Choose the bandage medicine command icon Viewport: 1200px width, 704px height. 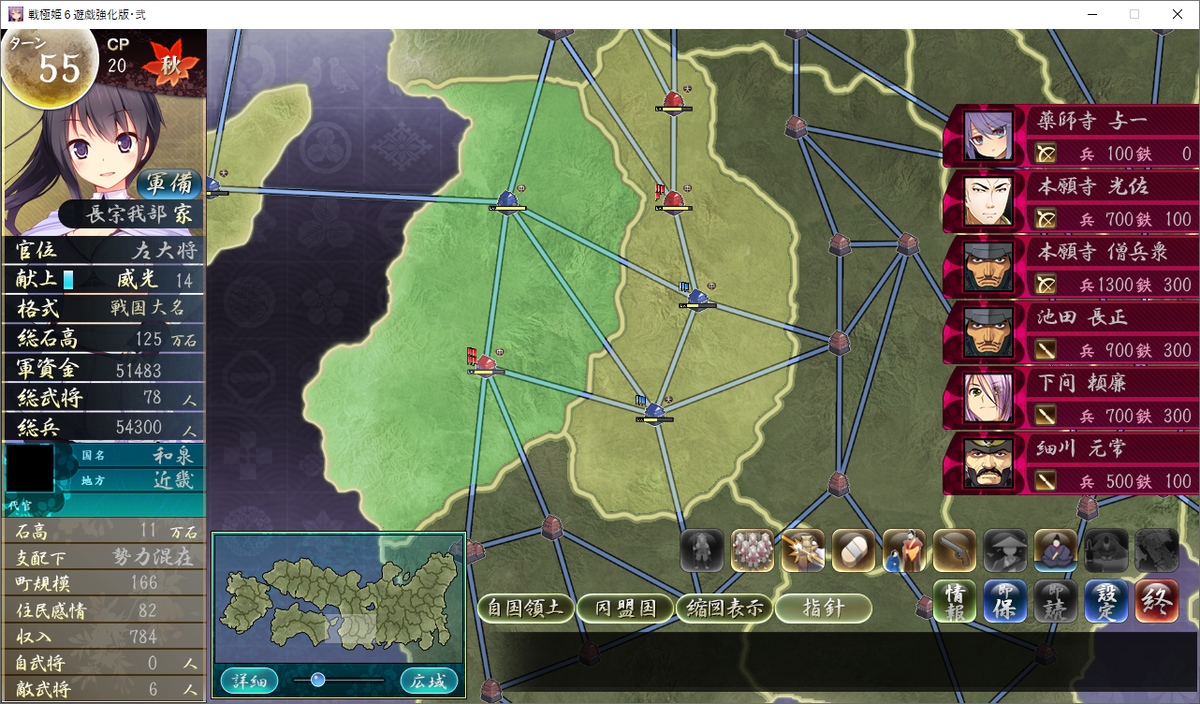pos(853,550)
